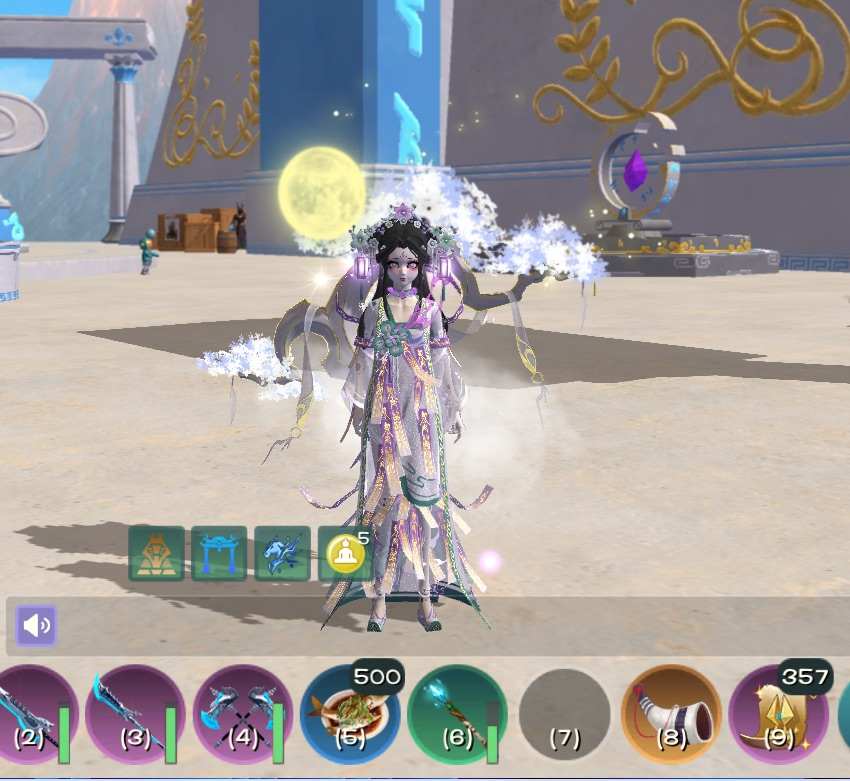The height and width of the screenshot is (781, 850).
Task: Toggle the speaker sound button
Action: (x=36, y=626)
